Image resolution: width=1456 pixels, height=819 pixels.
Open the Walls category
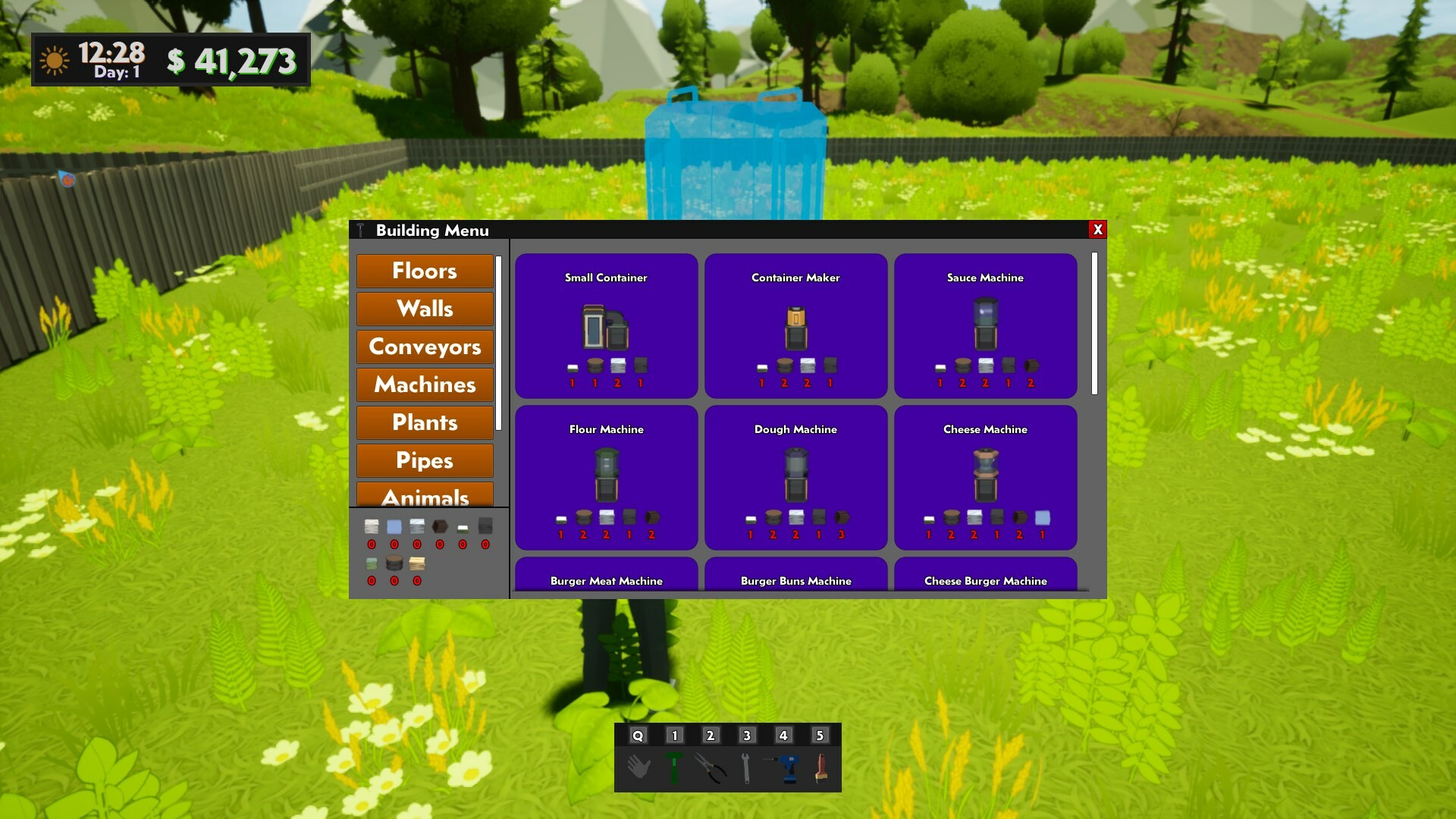[425, 309]
